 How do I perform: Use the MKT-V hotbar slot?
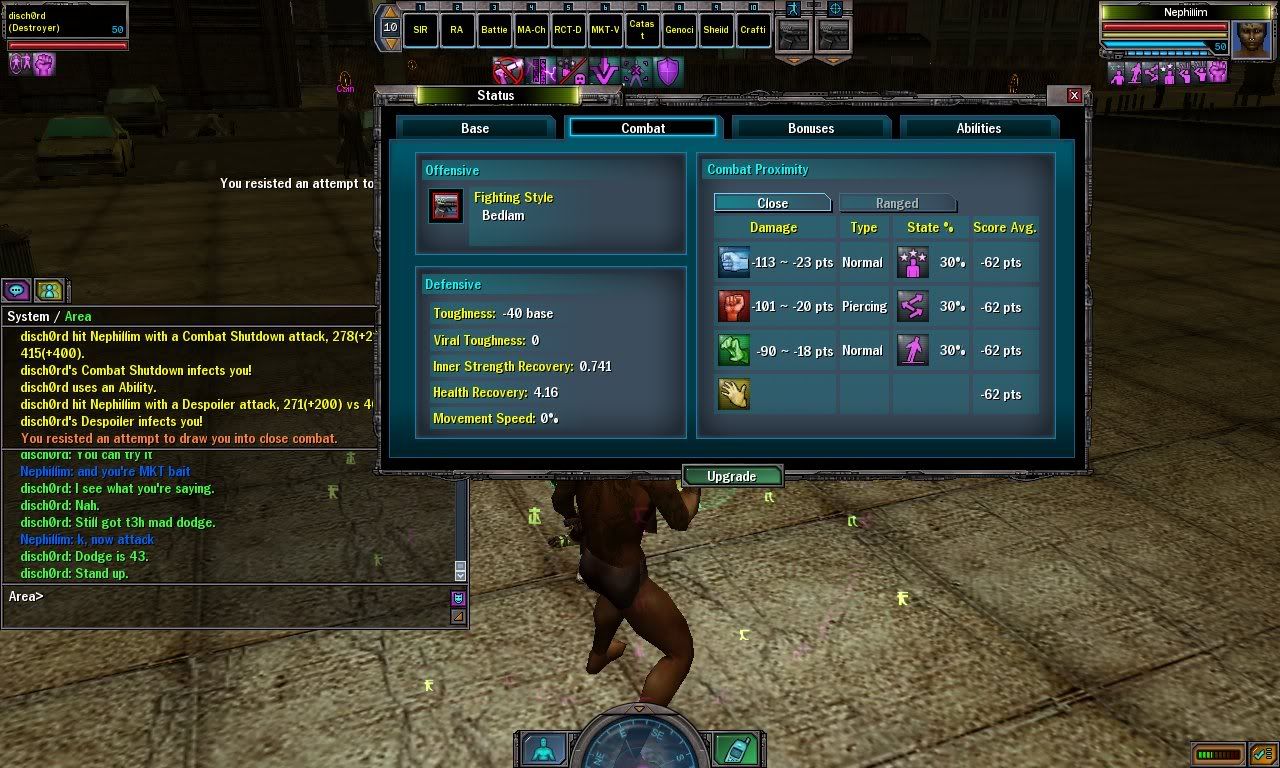[x=605, y=30]
